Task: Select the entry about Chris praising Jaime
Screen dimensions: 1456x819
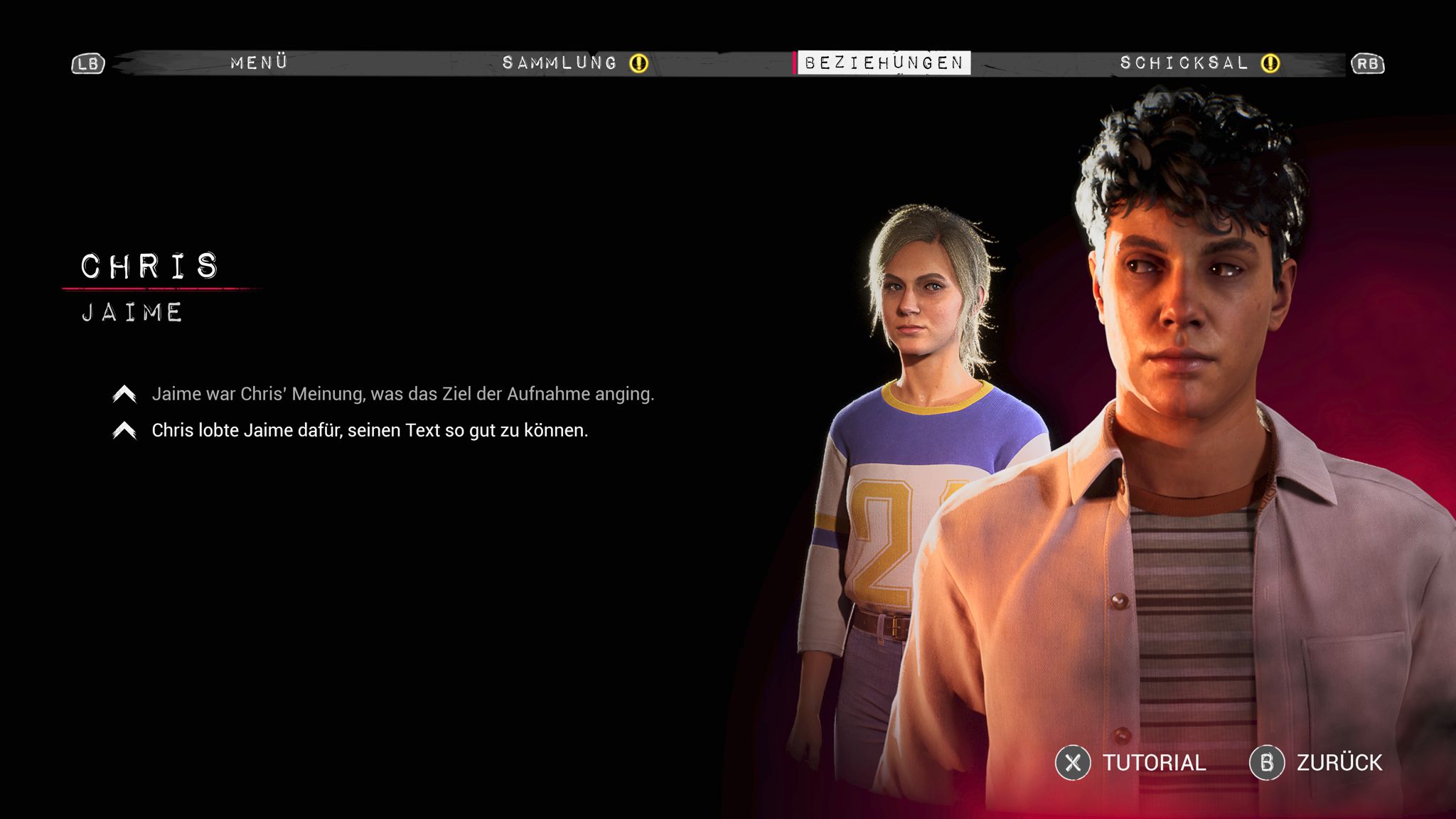Action: pyautogui.click(x=370, y=431)
